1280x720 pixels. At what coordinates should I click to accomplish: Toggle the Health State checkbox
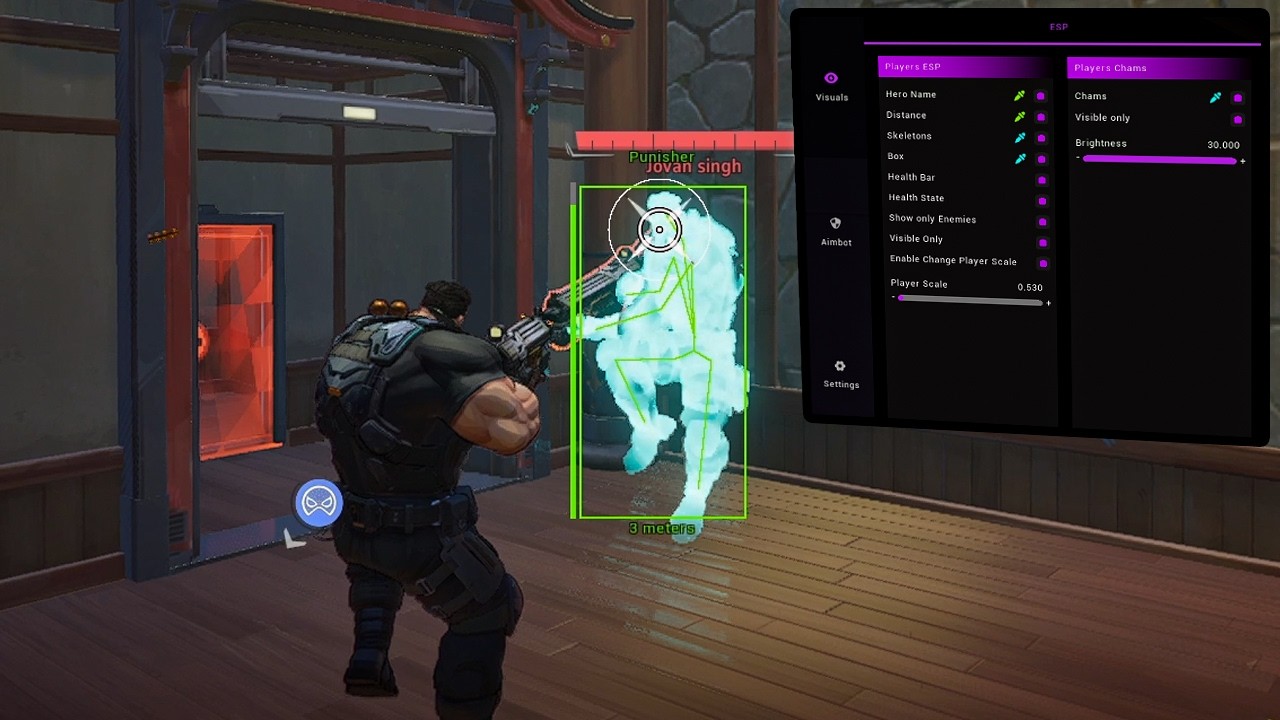point(1042,201)
